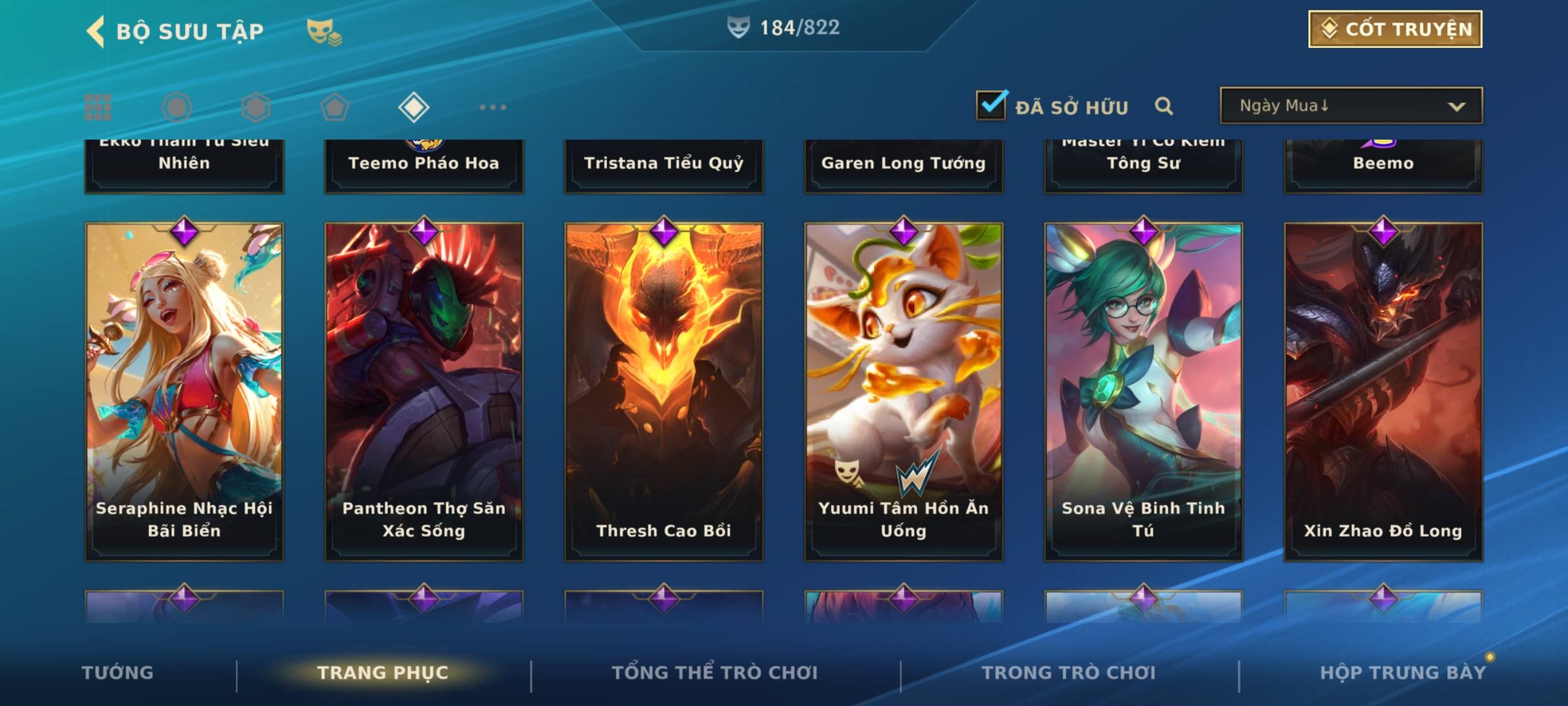Click the mask and coins icon
The width and height of the screenshot is (1568, 706).
[x=324, y=31]
